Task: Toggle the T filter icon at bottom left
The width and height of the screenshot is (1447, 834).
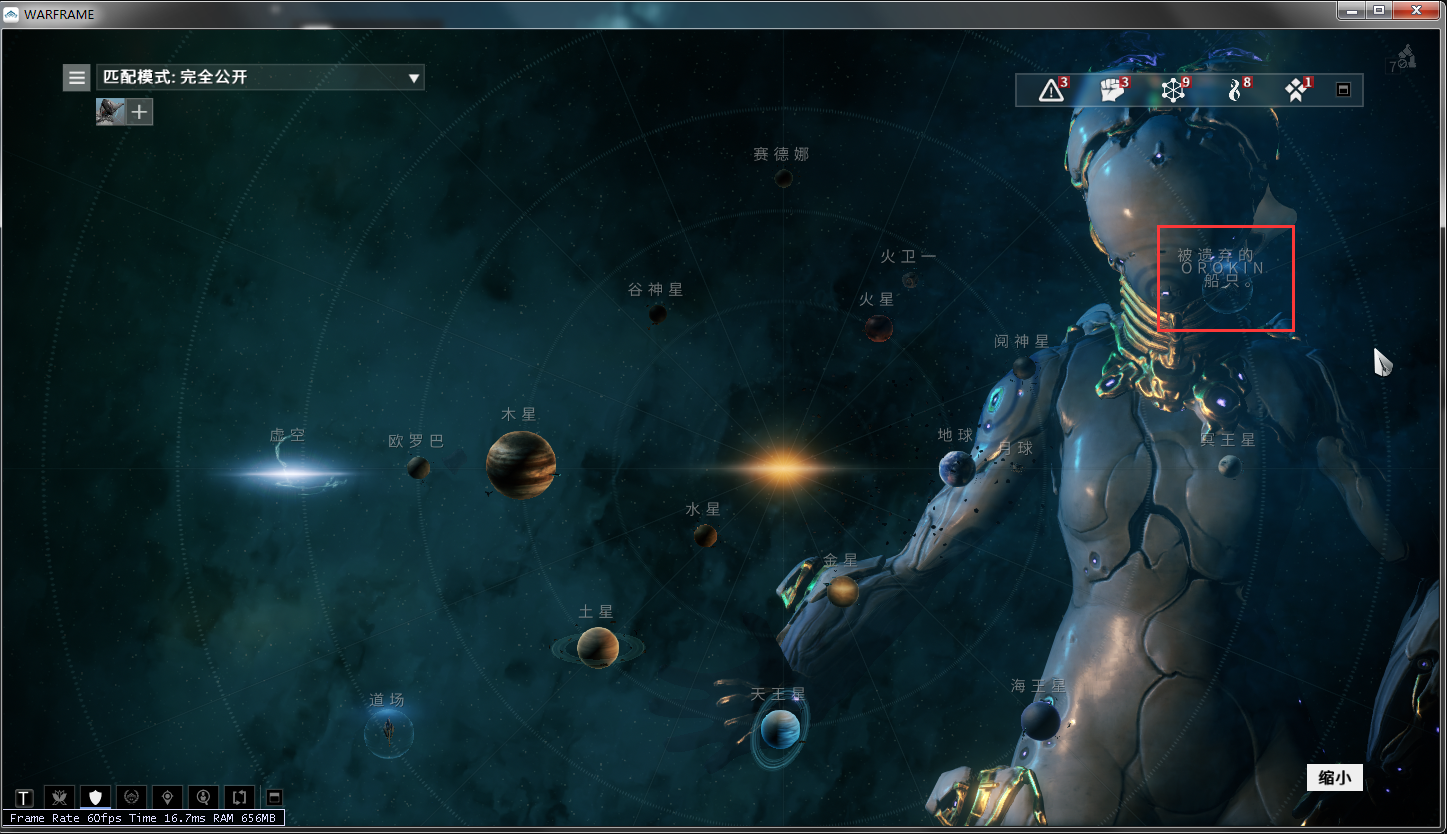Action: (22, 797)
